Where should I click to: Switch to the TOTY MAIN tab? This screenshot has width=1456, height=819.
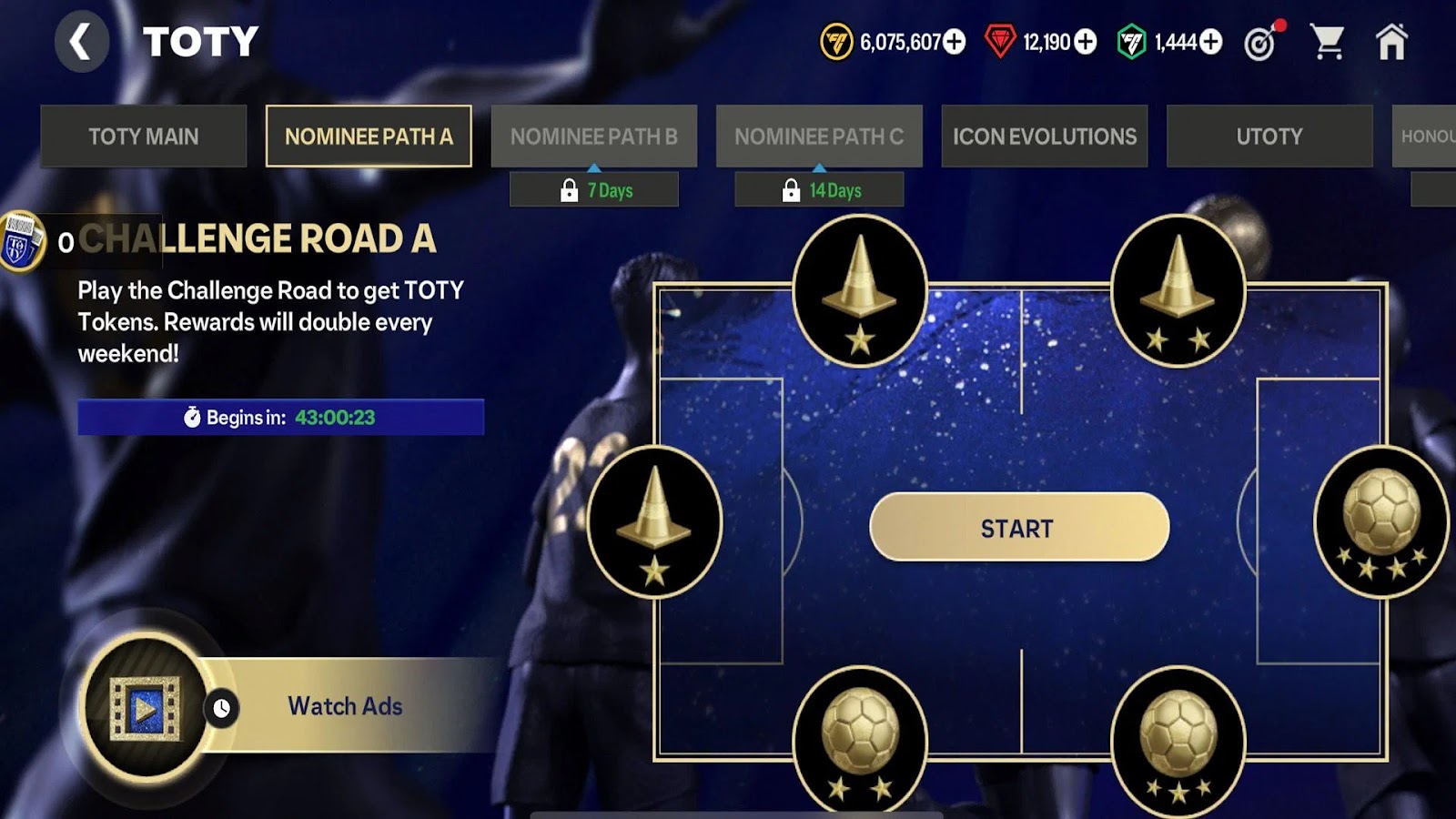[143, 136]
